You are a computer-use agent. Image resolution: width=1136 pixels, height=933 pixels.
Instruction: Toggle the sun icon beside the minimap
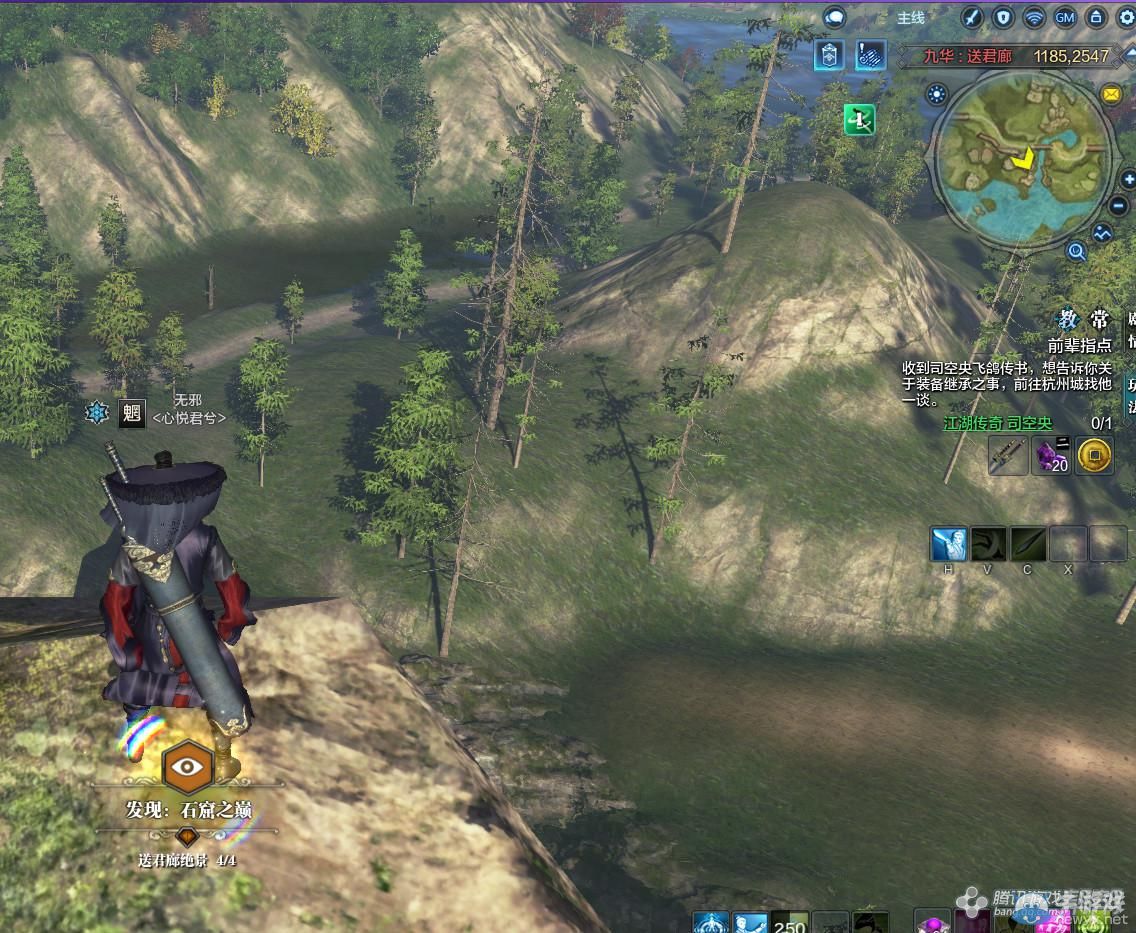(936, 95)
